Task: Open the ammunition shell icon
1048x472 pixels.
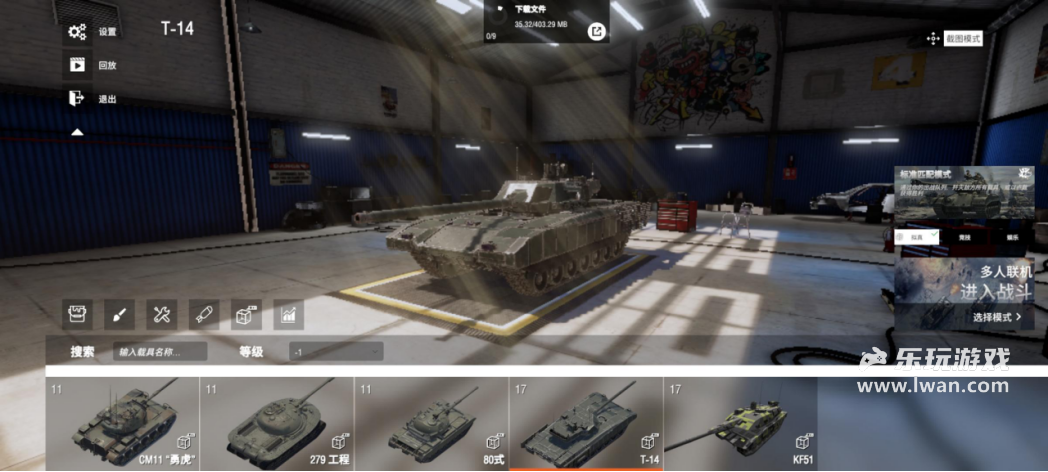Action: tap(204, 315)
